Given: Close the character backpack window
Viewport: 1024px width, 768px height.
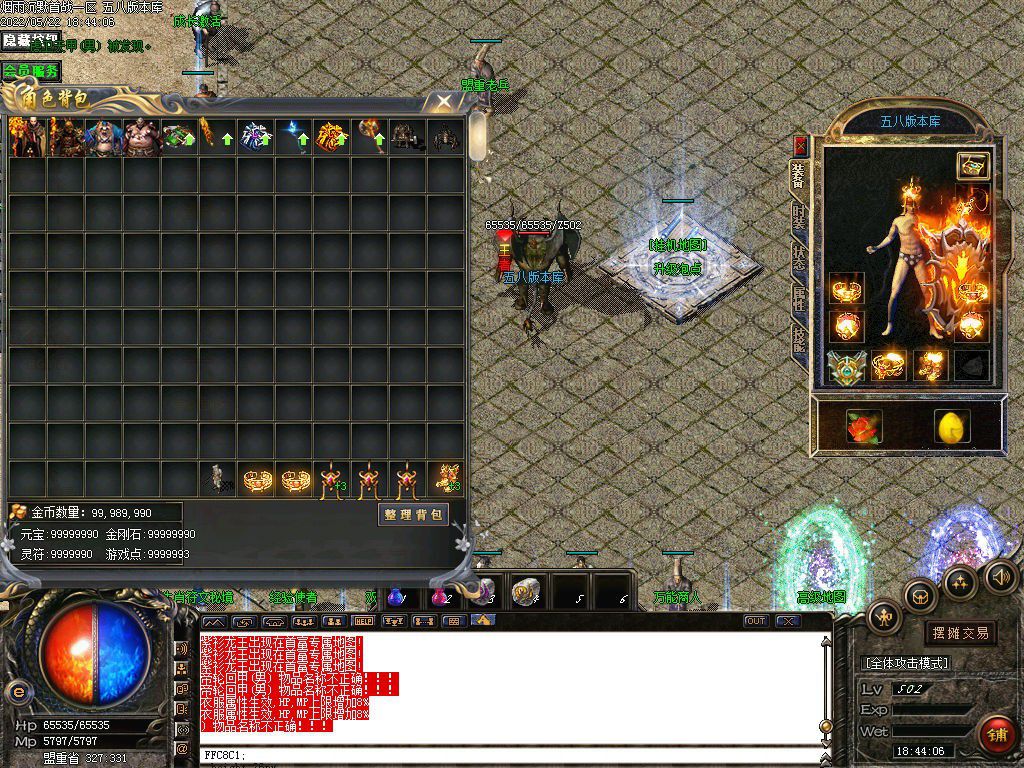Looking at the screenshot, I should (x=443, y=101).
